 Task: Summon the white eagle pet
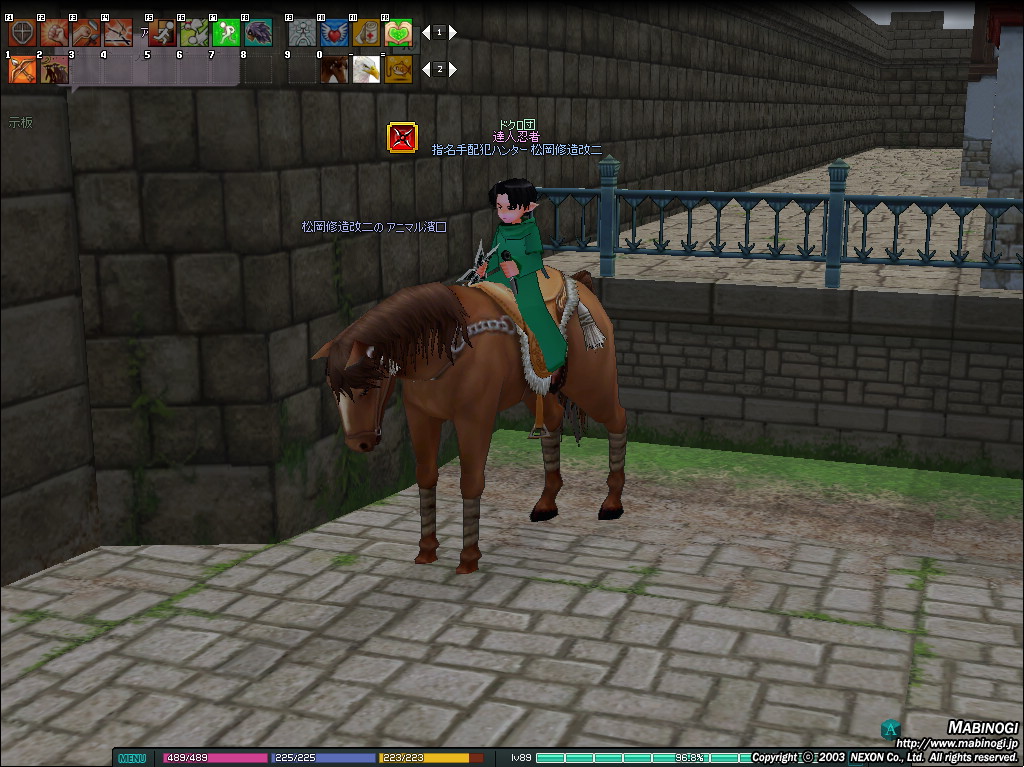[x=366, y=69]
